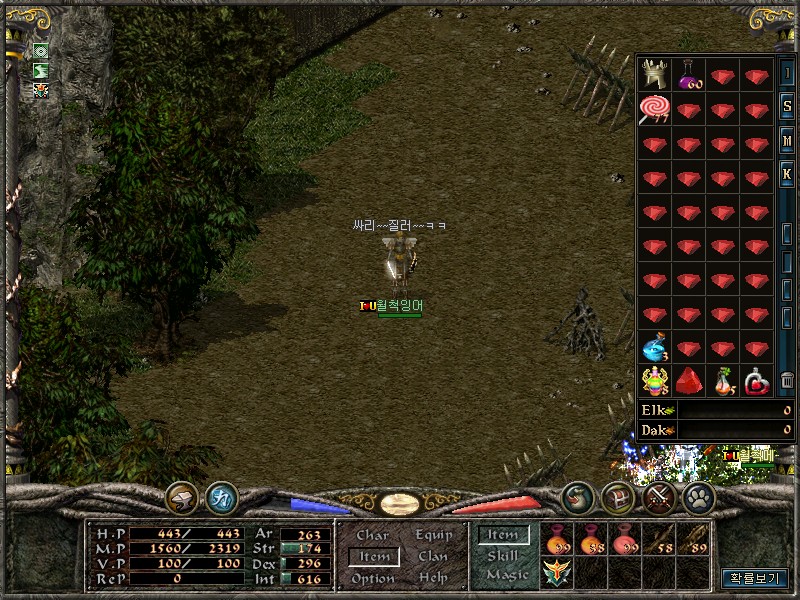Switch to the K side tab
This screenshot has height=600, width=800.
click(787, 176)
